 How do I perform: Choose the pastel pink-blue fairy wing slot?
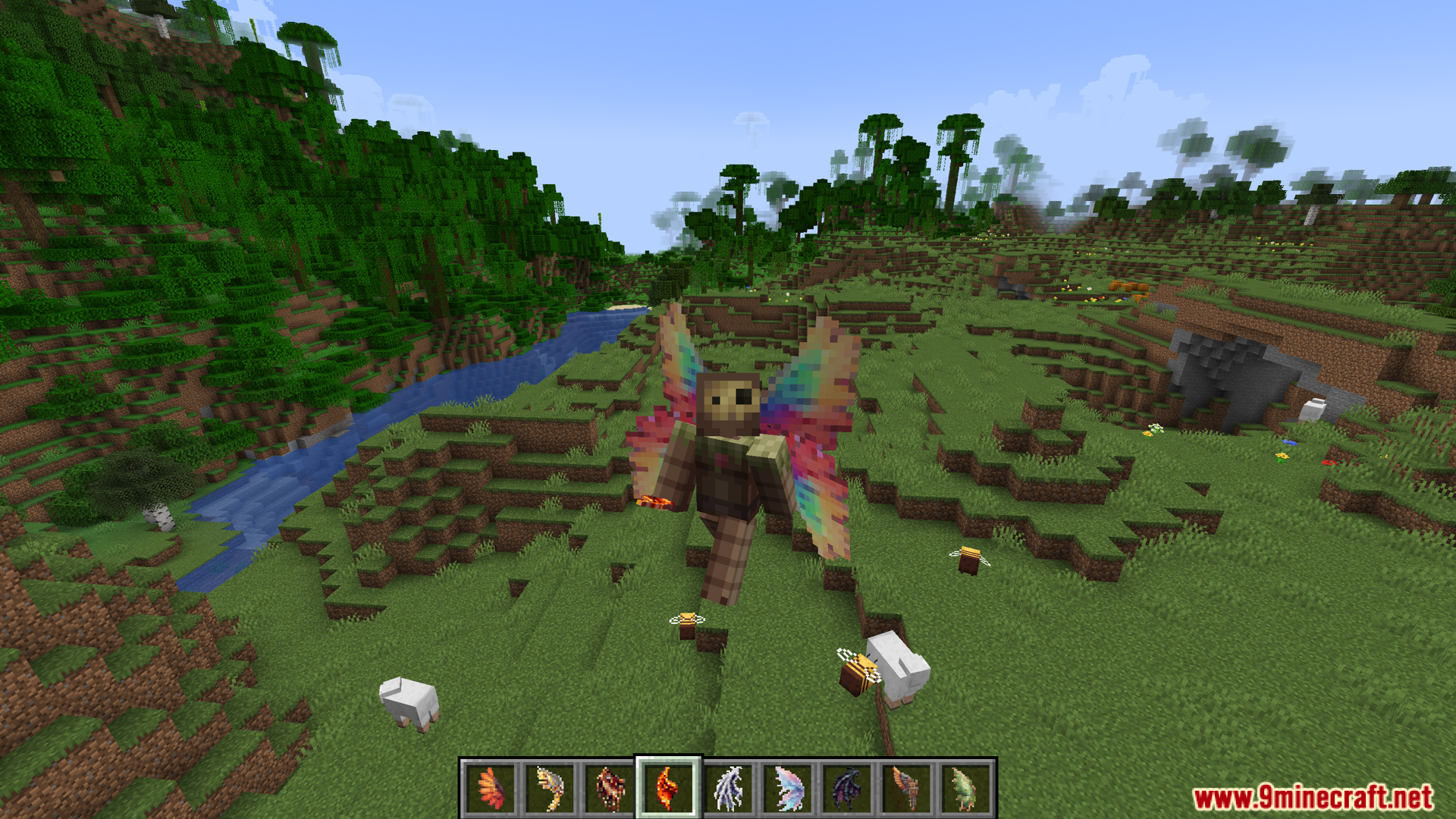click(x=787, y=789)
